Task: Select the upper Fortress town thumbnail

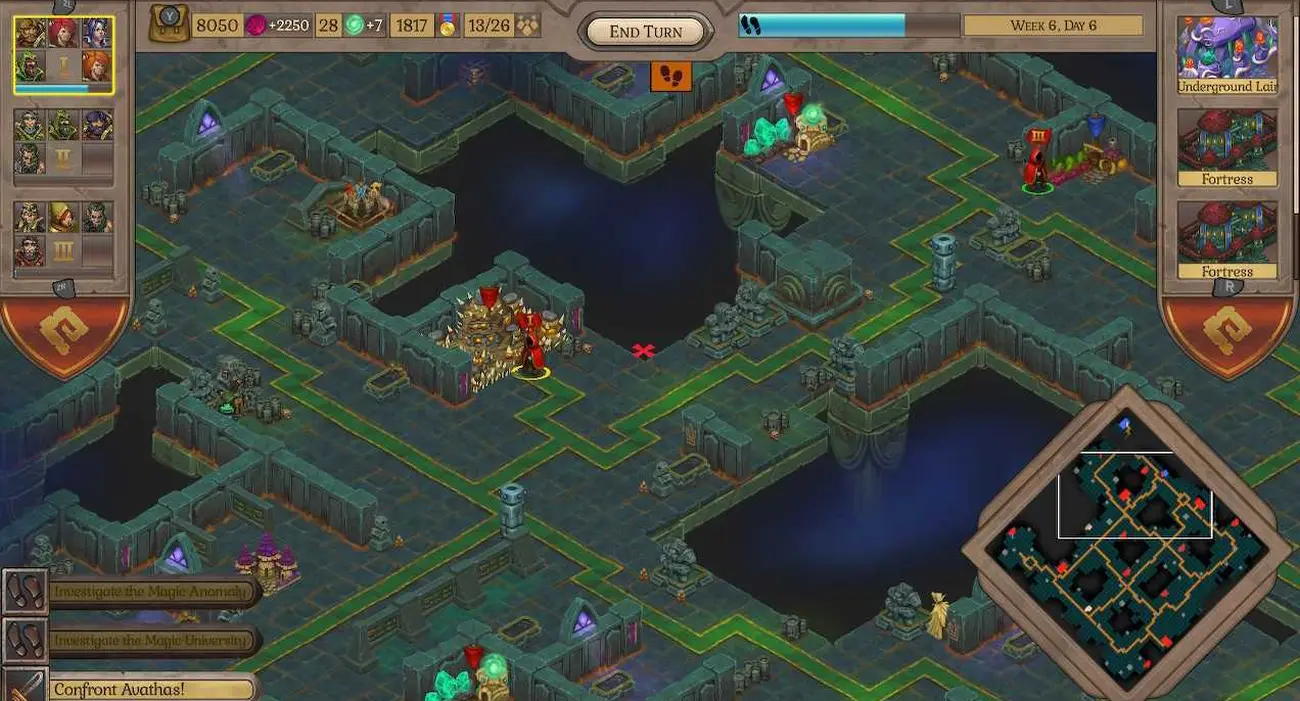Action: click(1228, 146)
